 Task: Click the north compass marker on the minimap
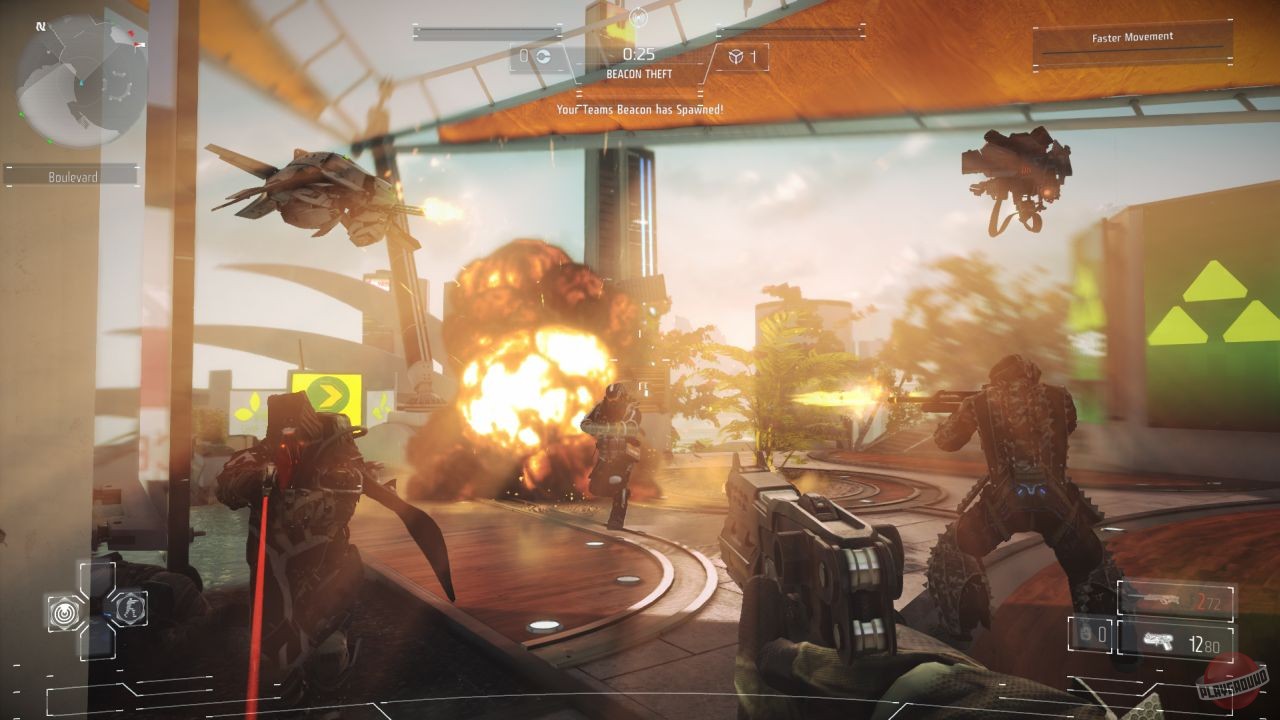click(x=41, y=26)
